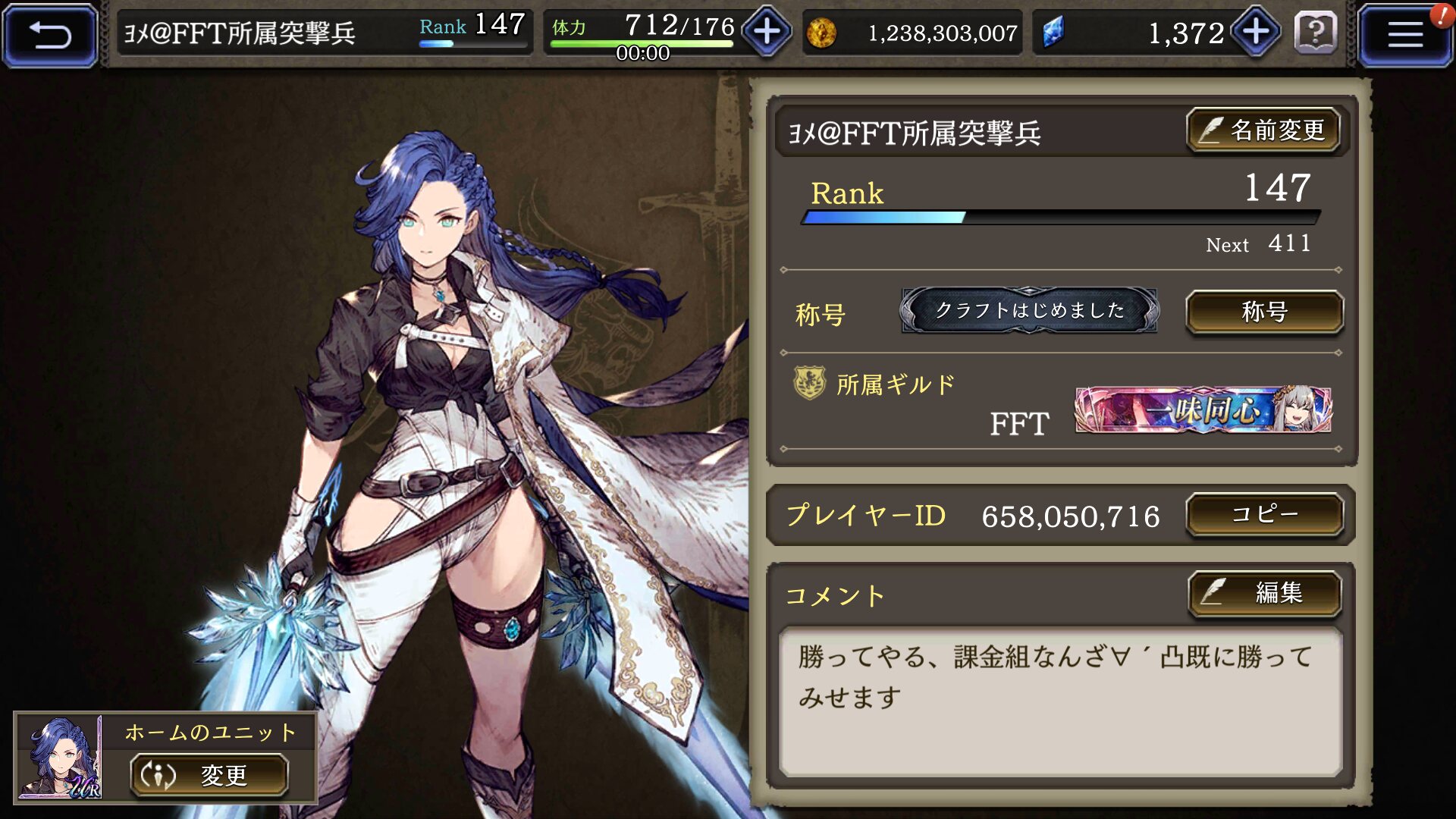
Task: Add crystals with the plus button beside 1,372
Action: 1256,32
